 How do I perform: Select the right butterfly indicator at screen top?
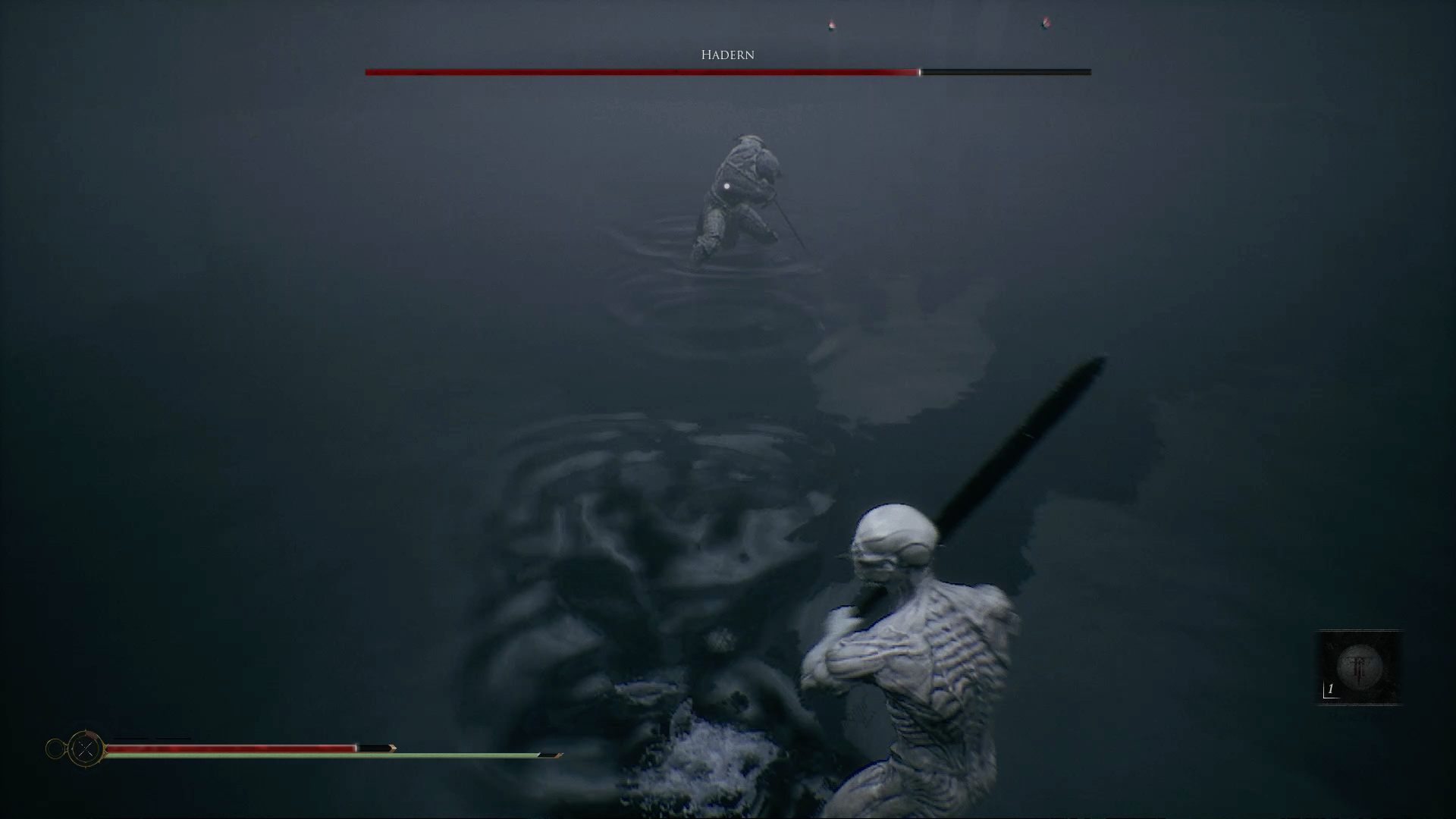[1045, 24]
